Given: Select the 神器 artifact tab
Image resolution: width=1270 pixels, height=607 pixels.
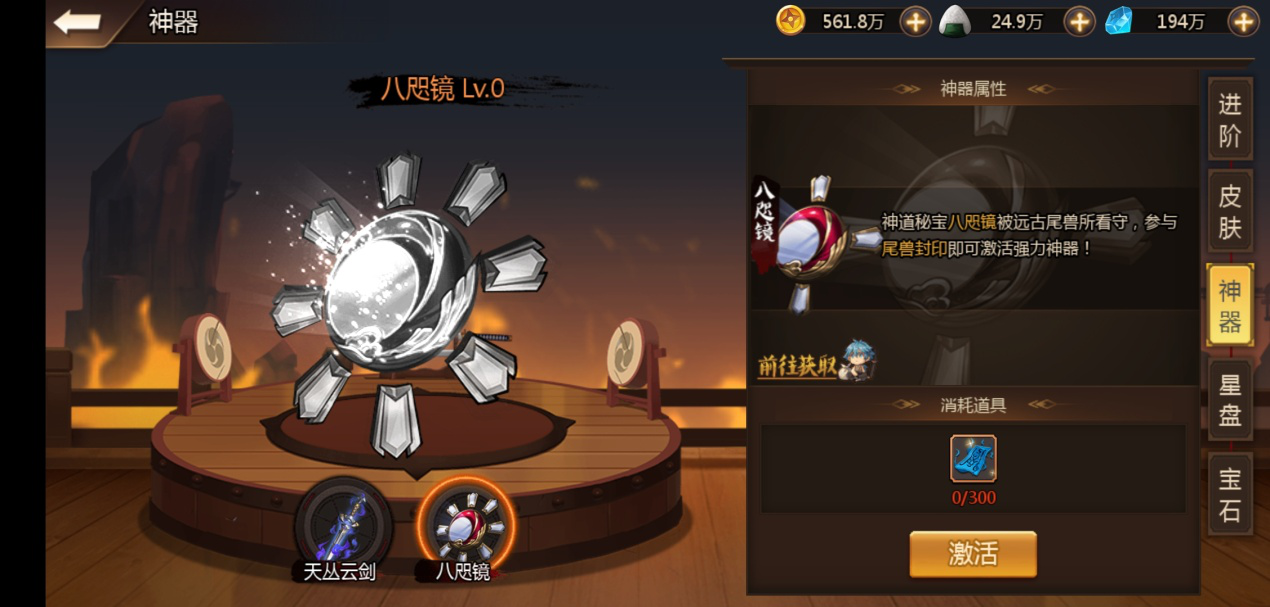Looking at the screenshot, I should tap(1229, 306).
